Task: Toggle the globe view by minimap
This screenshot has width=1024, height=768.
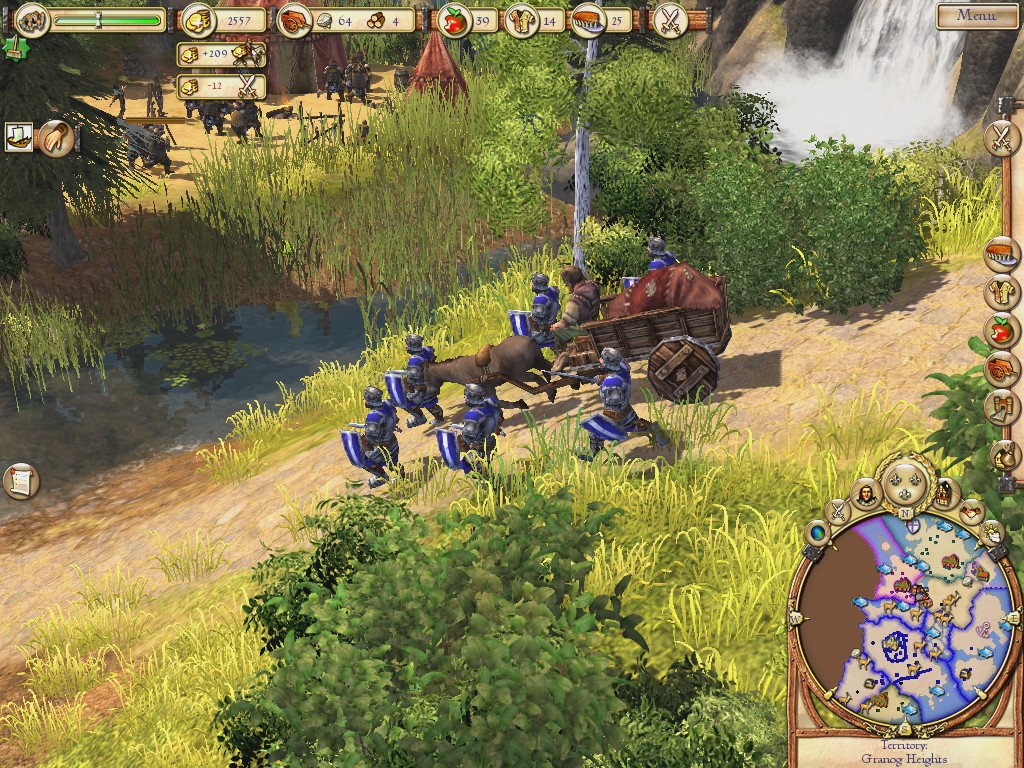Action: coord(817,532)
